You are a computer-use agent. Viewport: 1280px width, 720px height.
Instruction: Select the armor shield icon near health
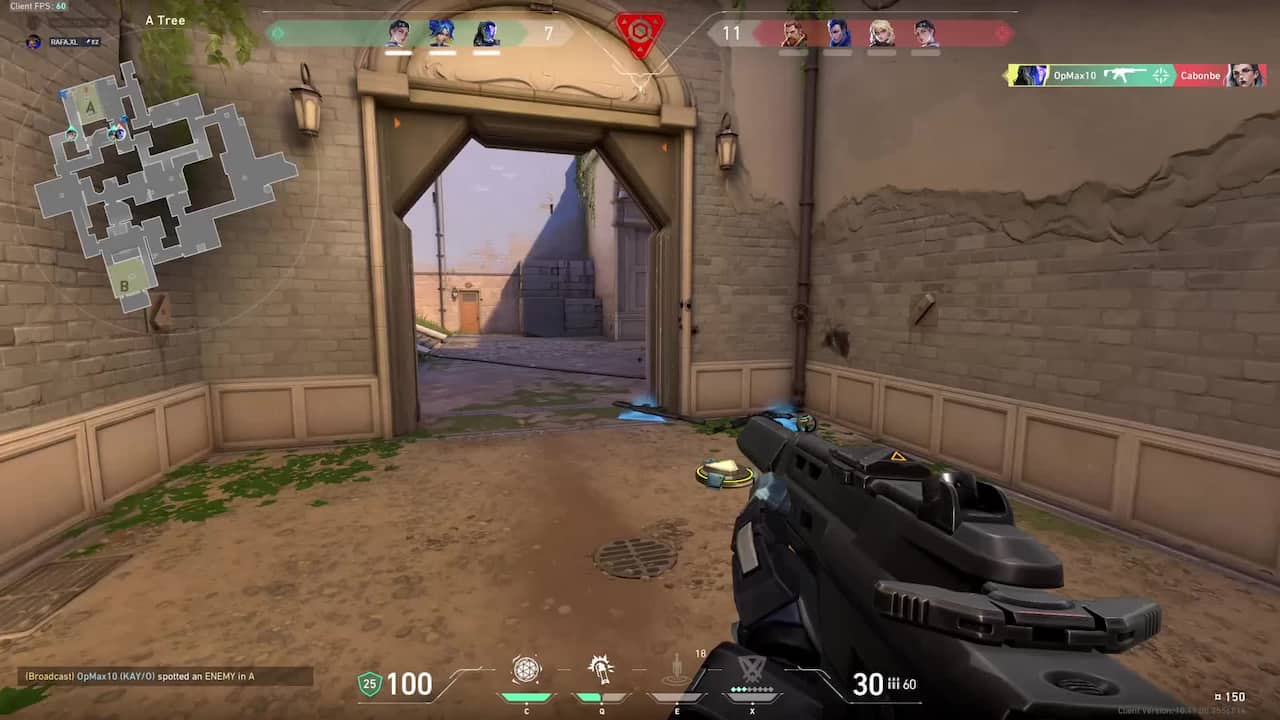369,686
